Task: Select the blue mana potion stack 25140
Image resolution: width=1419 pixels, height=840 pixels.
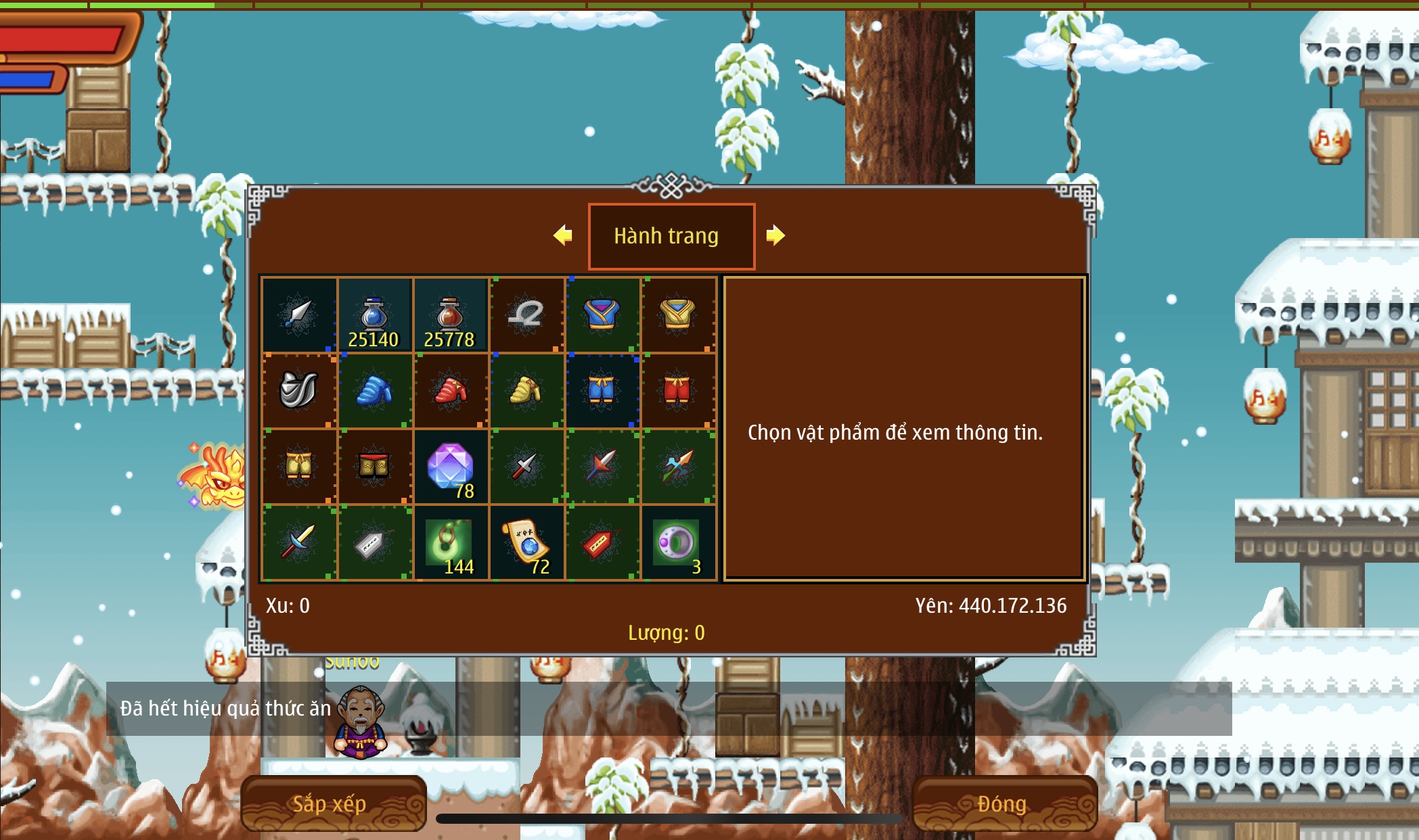Action: tap(374, 315)
